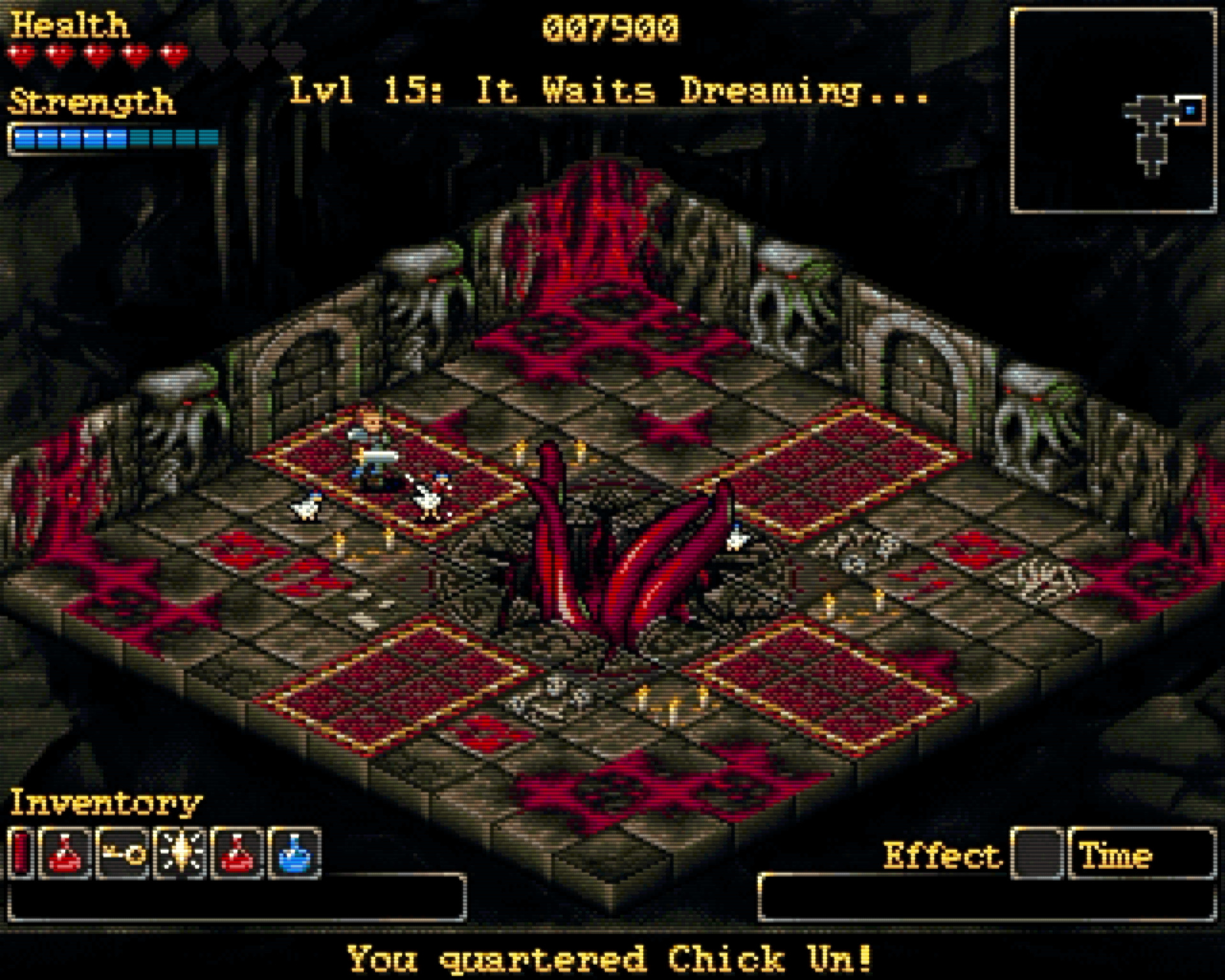
Task: Select the blue potion in inventory
Action: click(295, 854)
